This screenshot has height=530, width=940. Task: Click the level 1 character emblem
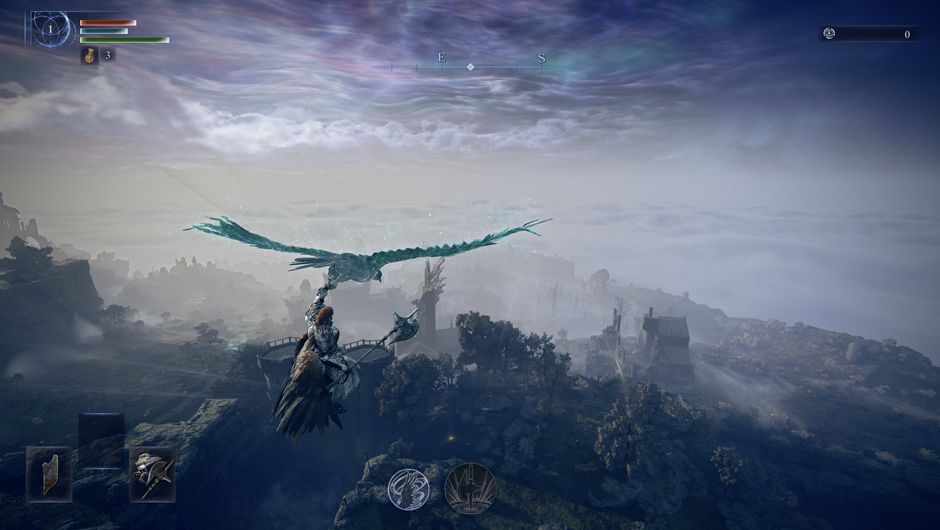point(51,31)
